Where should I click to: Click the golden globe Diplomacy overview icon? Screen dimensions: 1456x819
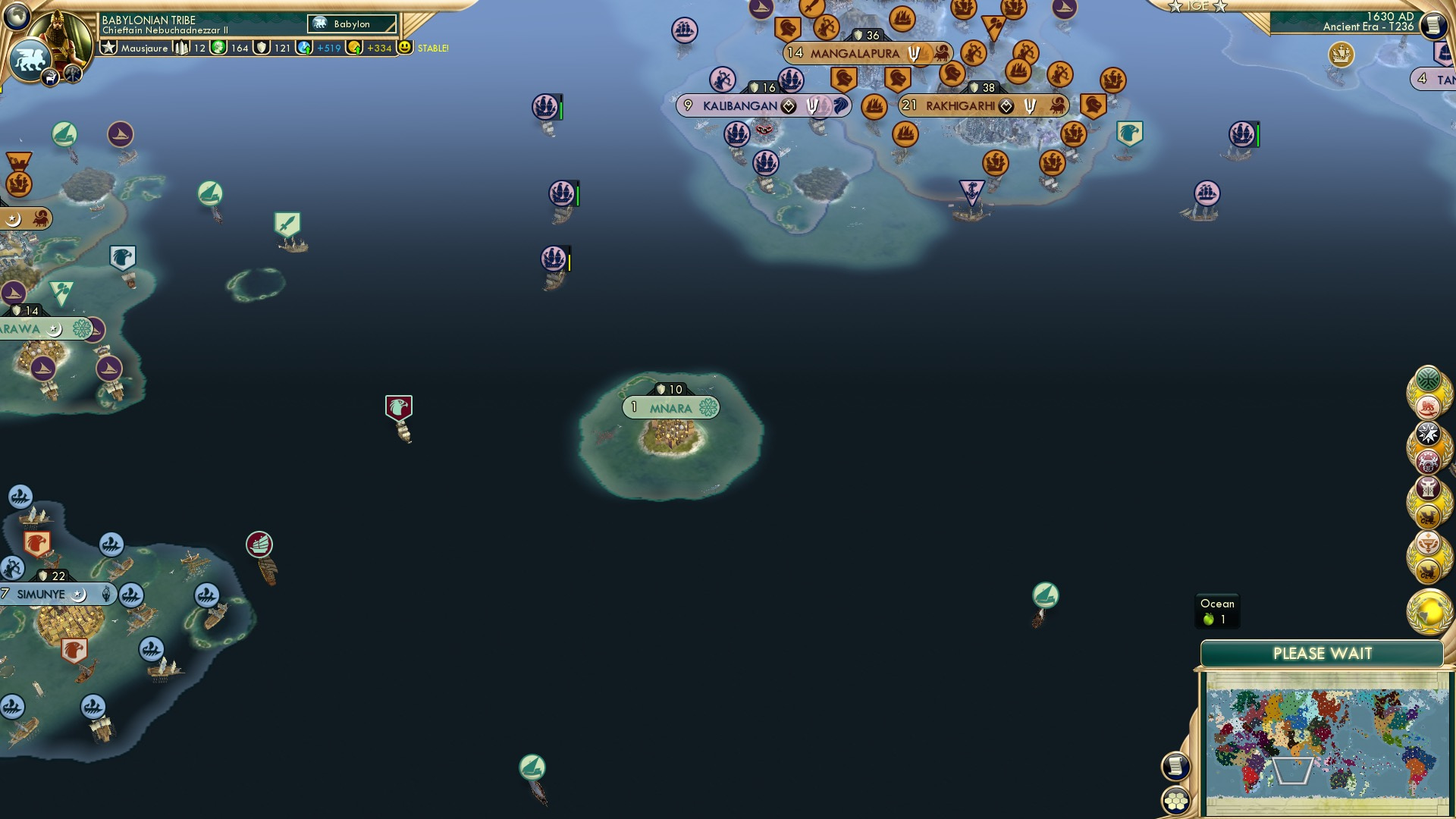tap(1431, 611)
